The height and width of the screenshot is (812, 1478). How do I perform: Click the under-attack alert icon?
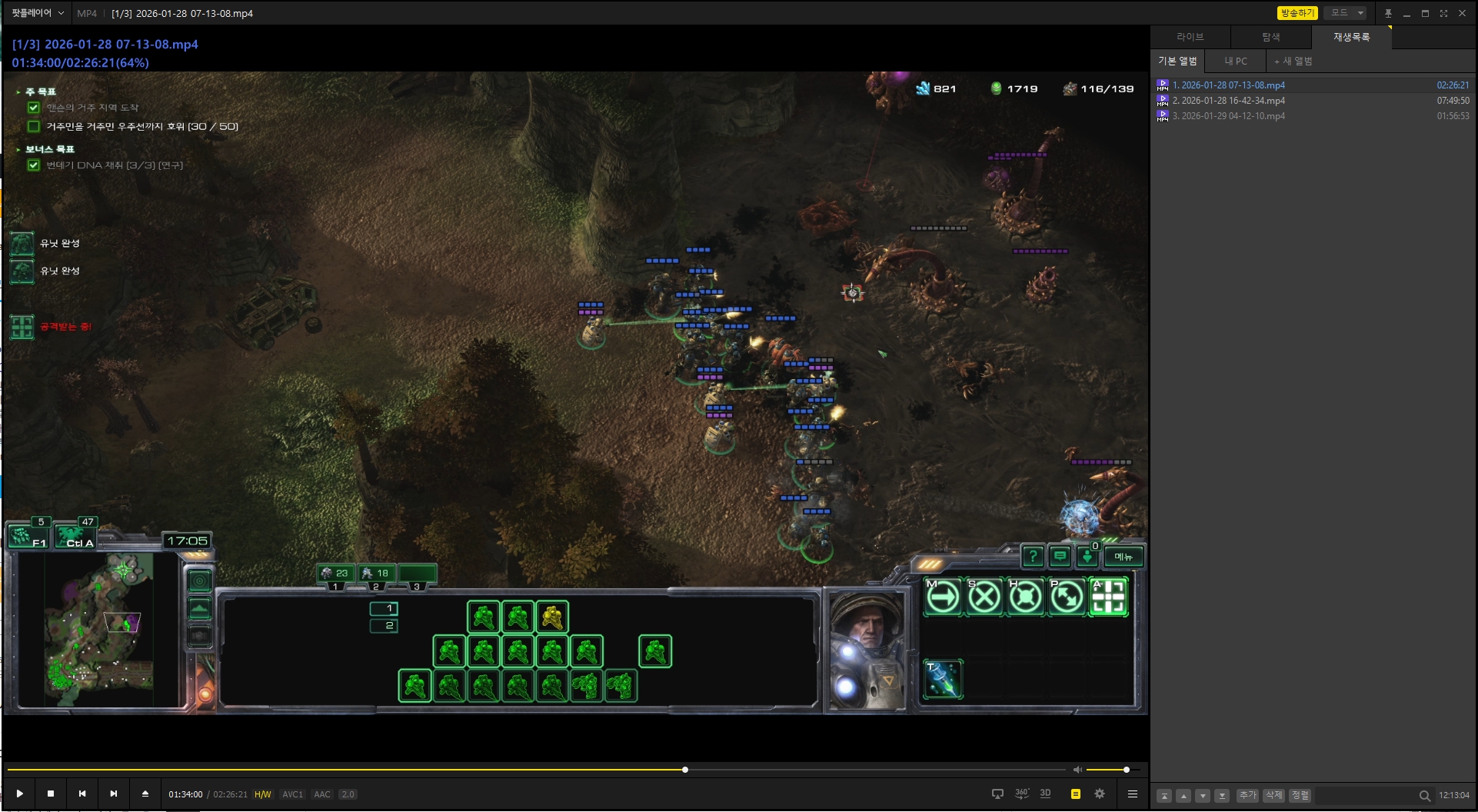coord(22,327)
